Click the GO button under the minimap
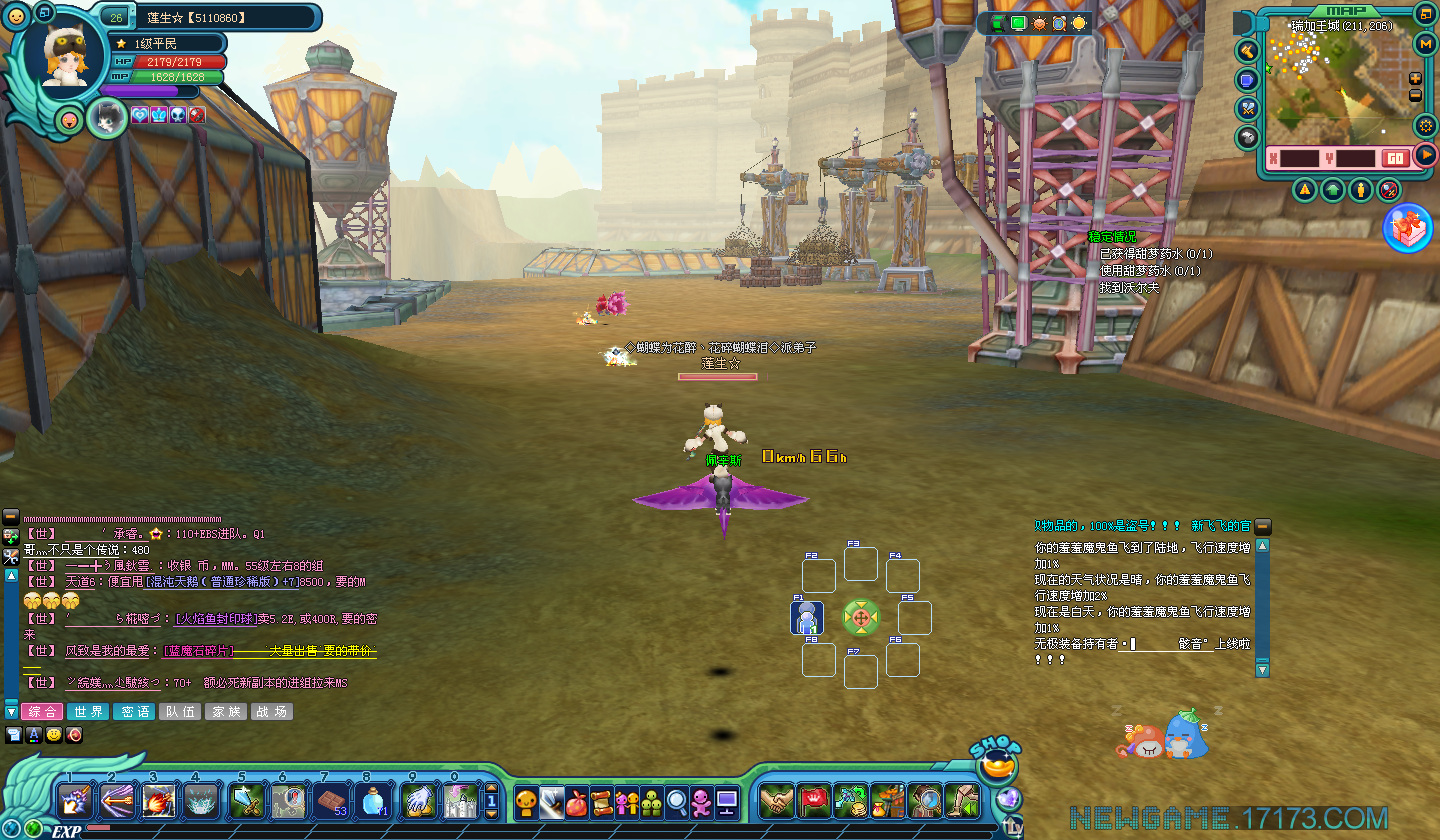1440x840 pixels. pyautogui.click(x=1394, y=158)
